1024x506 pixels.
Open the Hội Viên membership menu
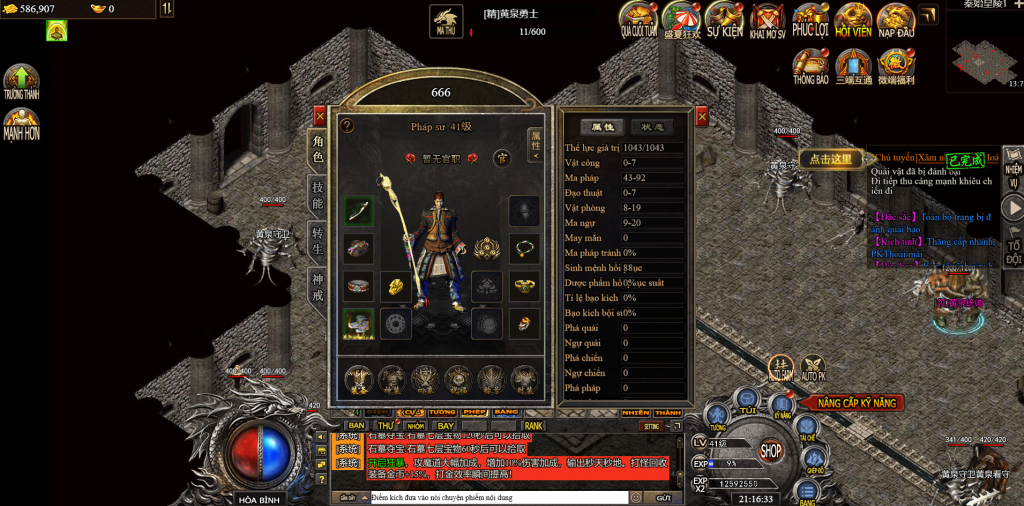(x=853, y=19)
